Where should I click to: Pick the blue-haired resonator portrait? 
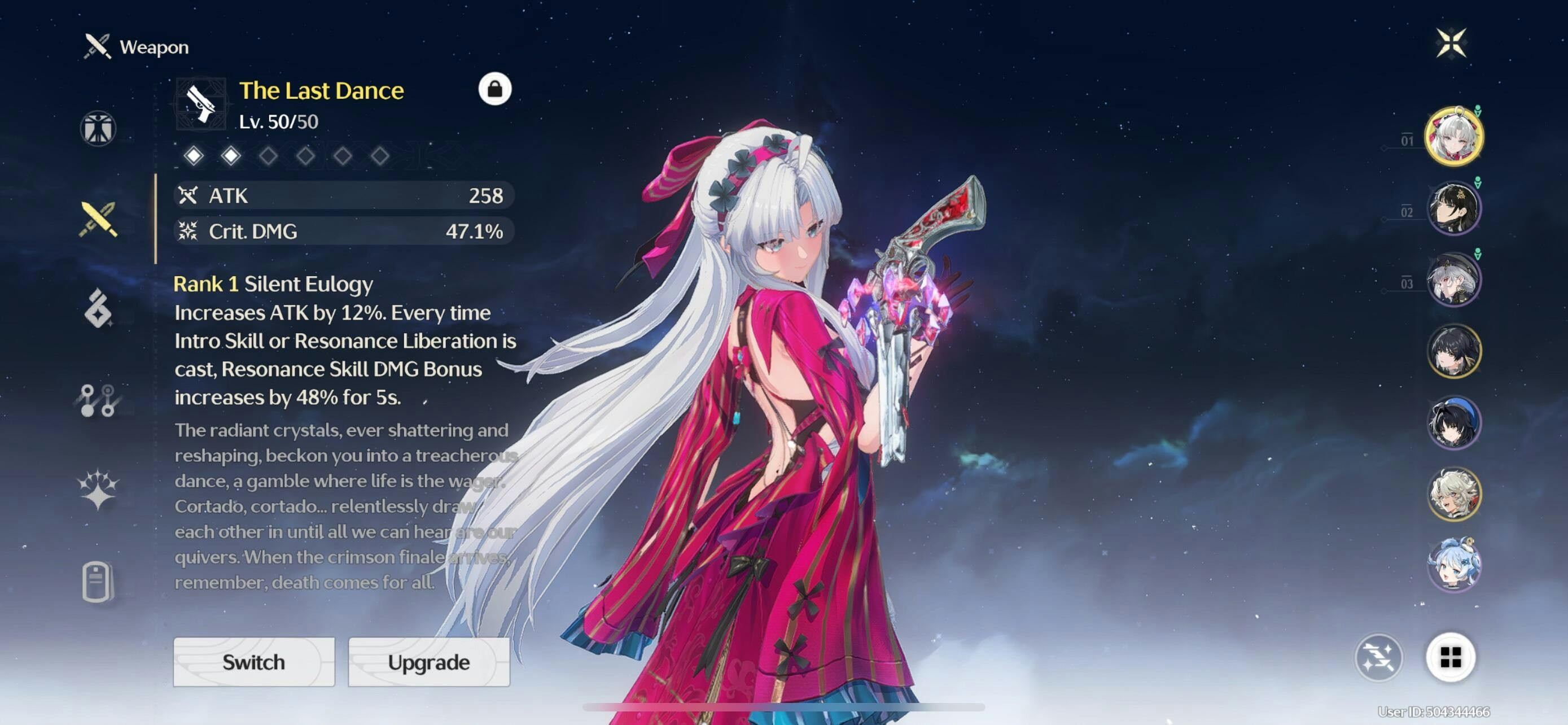(x=1453, y=565)
